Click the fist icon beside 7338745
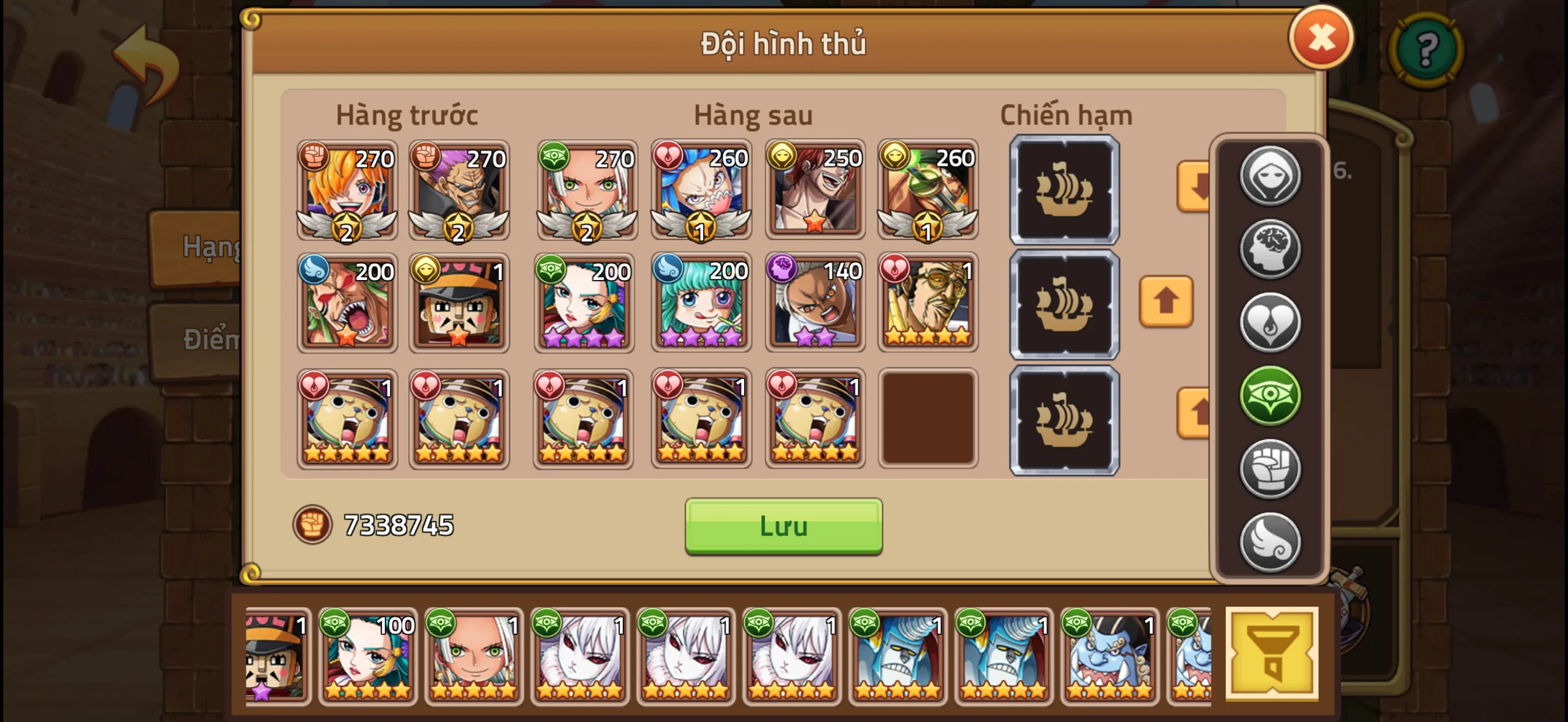1568x722 pixels. point(313,523)
